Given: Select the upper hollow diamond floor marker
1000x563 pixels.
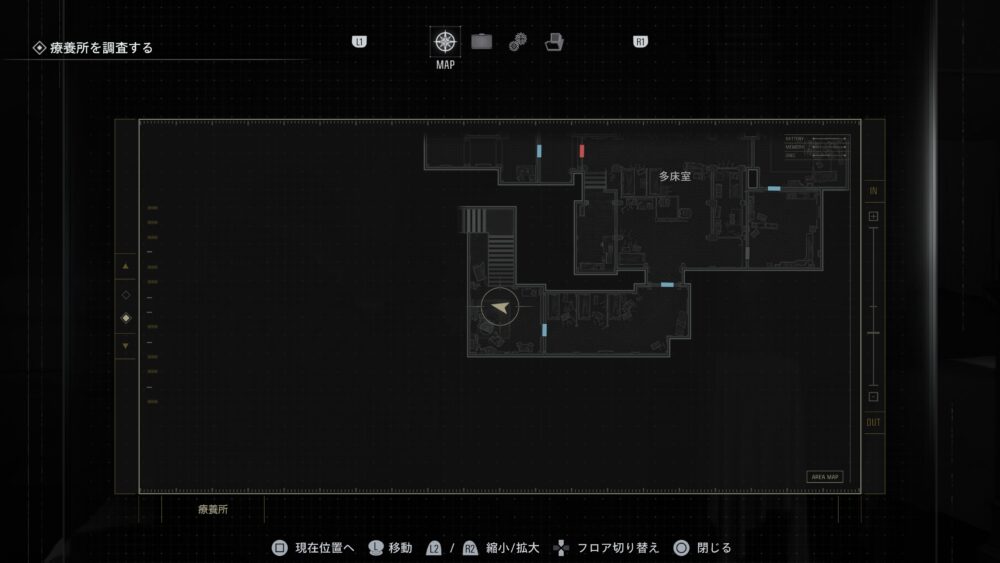Looking at the screenshot, I should tap(125, 295).
